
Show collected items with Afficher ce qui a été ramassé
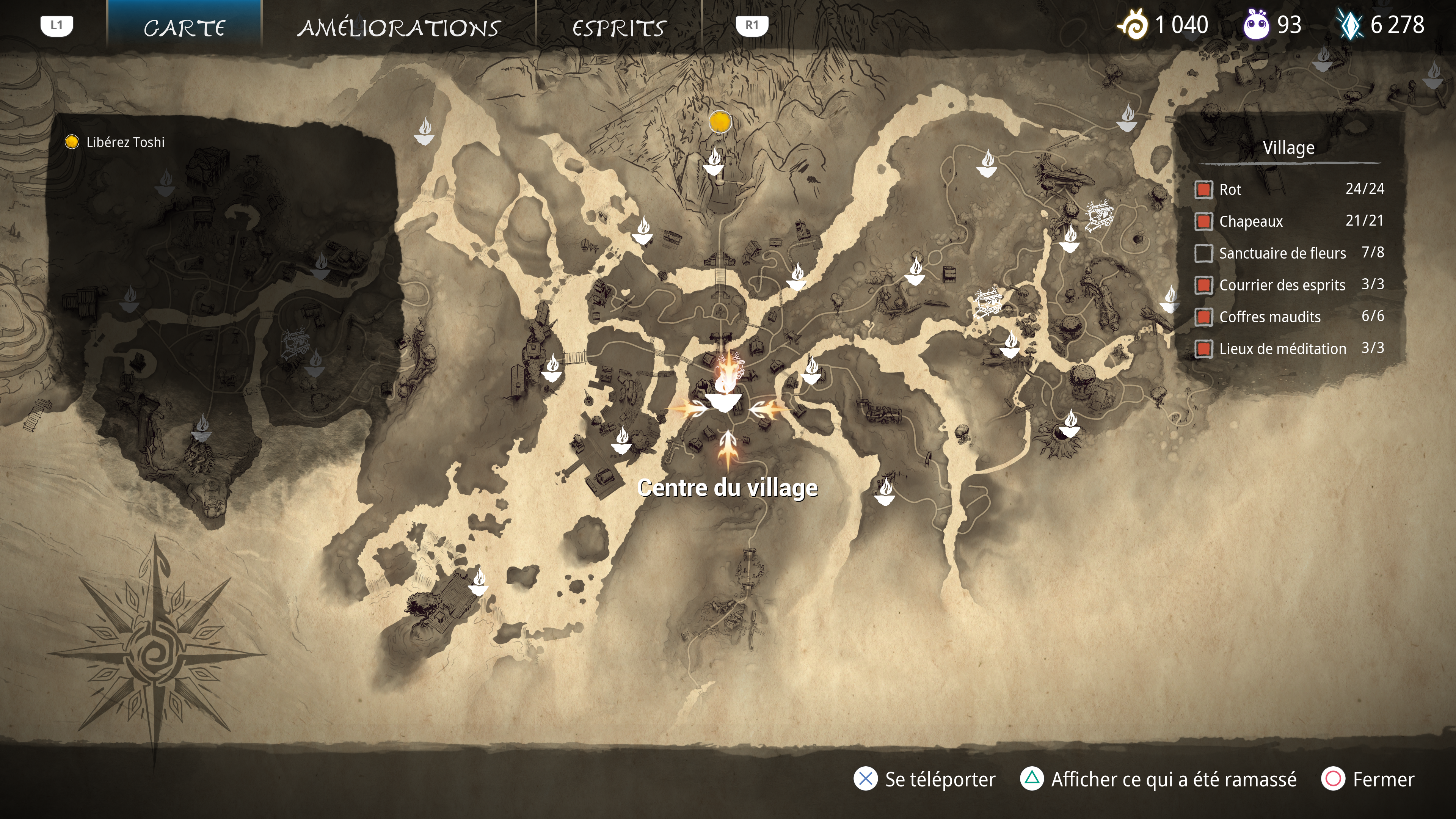pyautogui.click(x=1159, y=779)
